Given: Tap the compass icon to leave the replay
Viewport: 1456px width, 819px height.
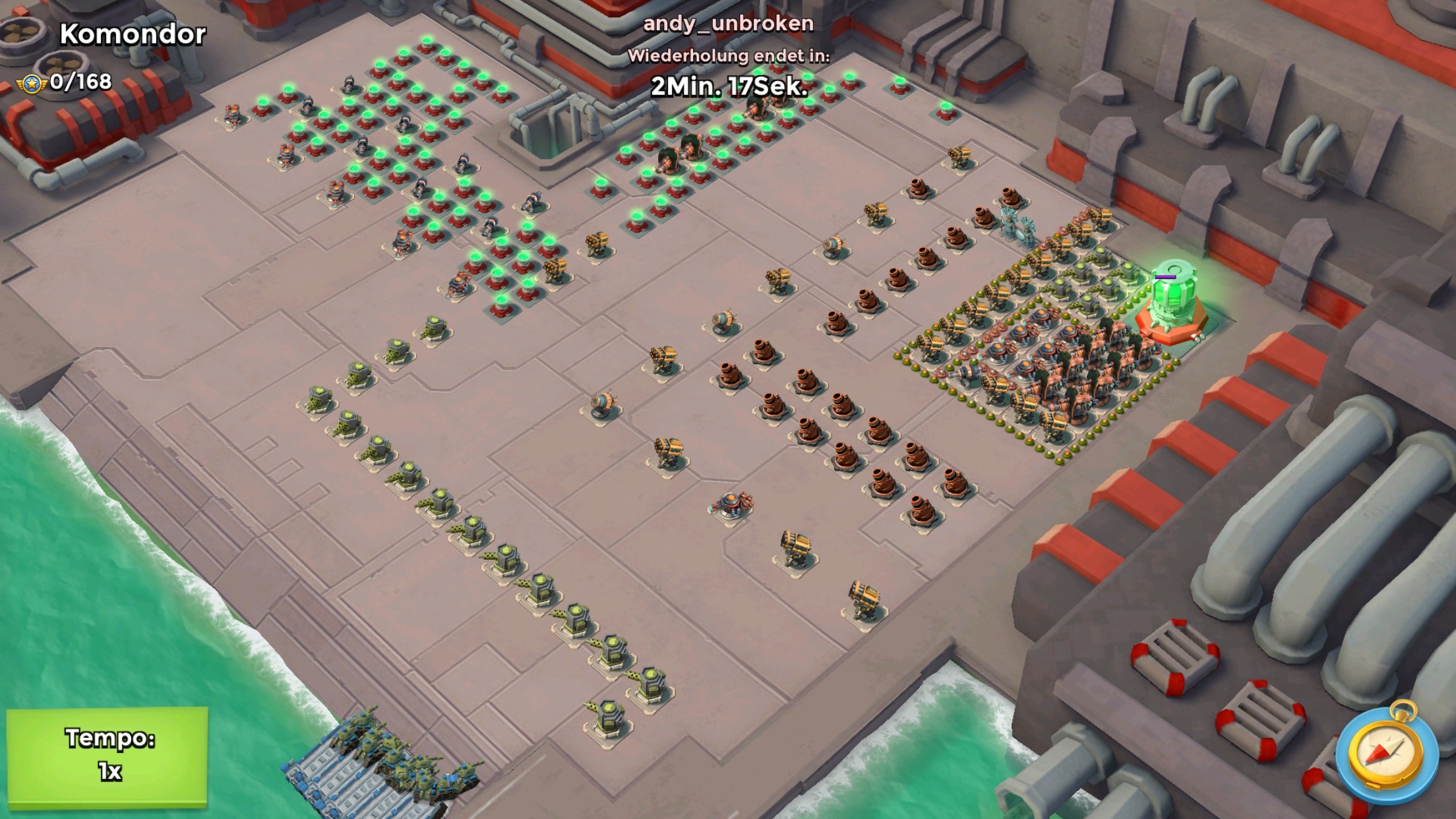Looking at the screenshot, I should [x=1385, y=754].
